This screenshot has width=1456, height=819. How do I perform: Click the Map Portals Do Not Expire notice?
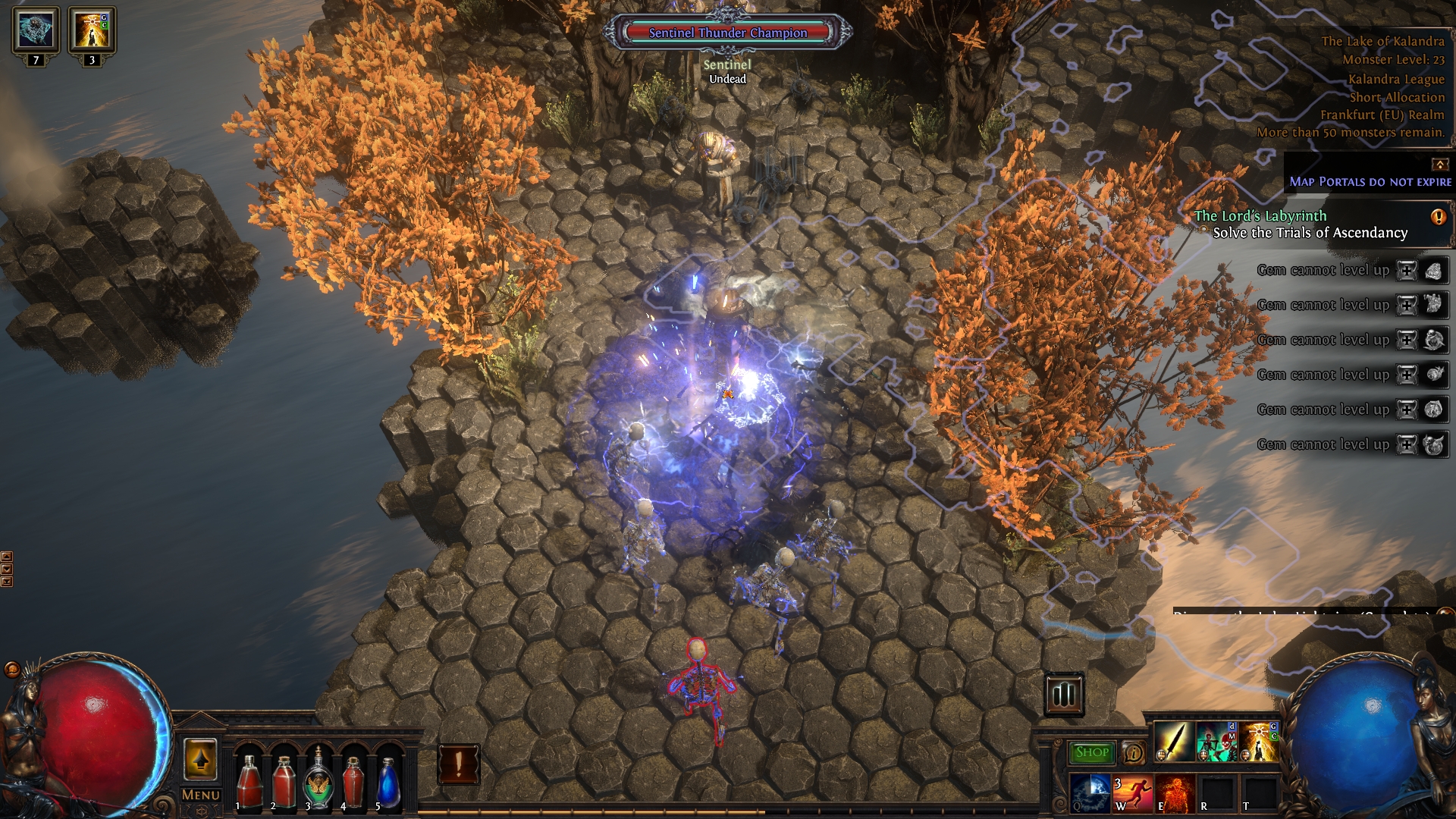1370,182
